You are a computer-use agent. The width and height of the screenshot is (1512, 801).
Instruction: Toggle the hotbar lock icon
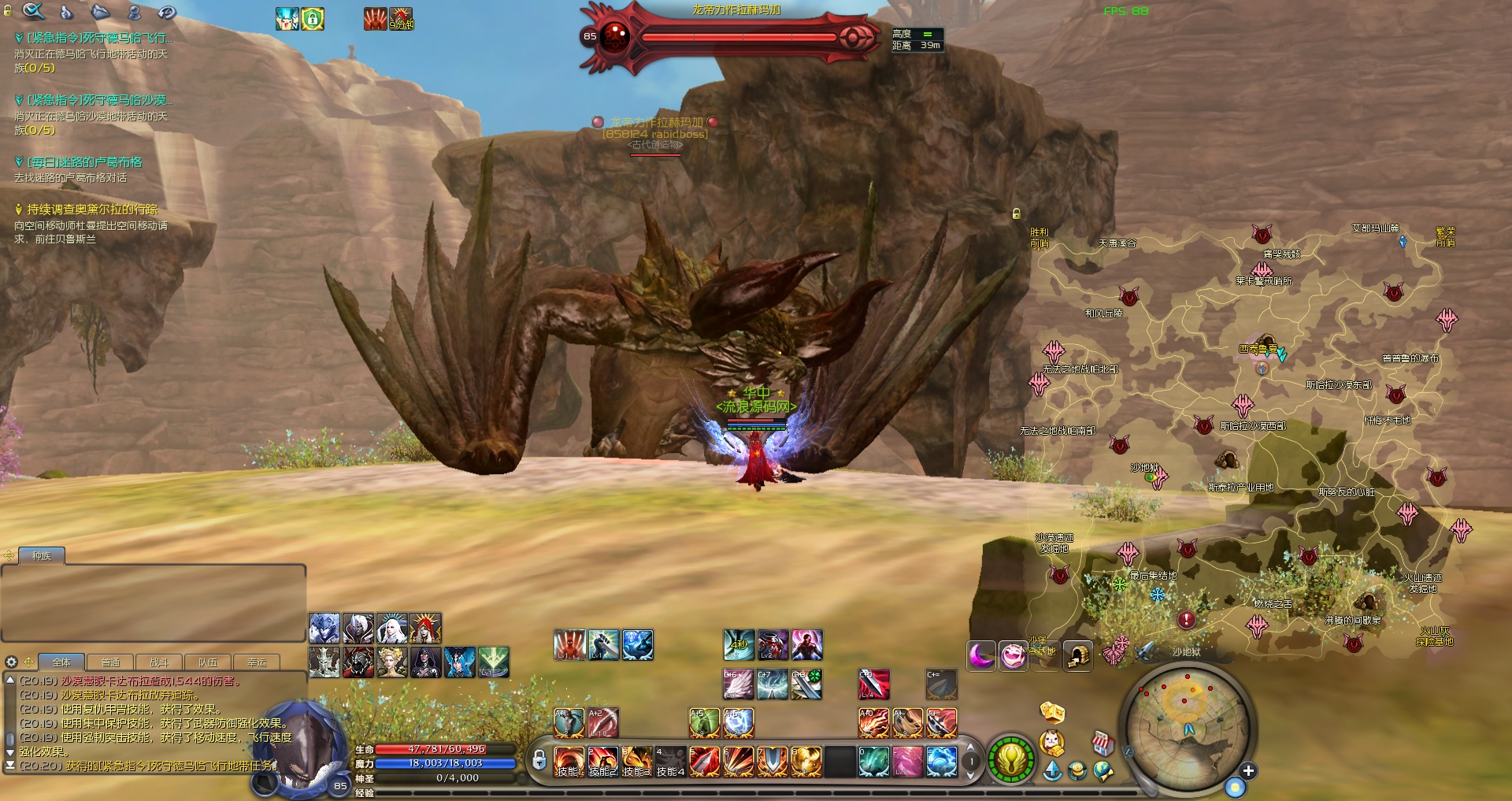[x=539, y=760]
